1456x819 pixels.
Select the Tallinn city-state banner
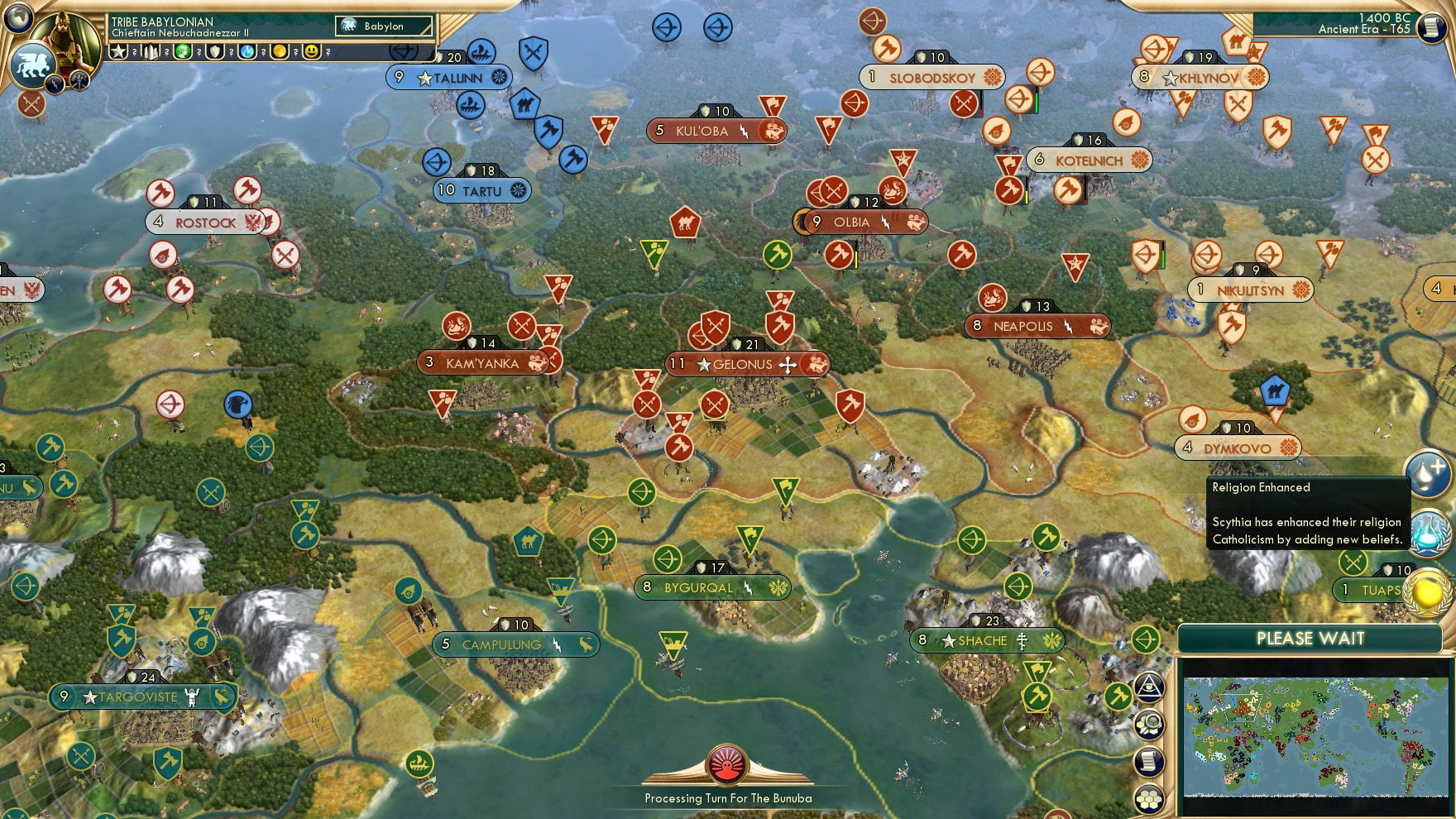(451, 77)
